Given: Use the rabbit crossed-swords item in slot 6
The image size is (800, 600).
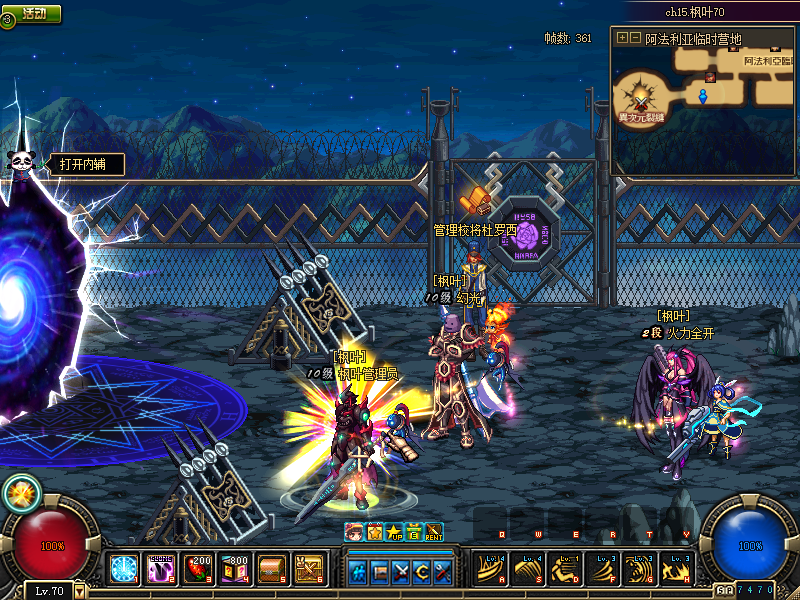Looking at the screenshot, I should [308, 569].
